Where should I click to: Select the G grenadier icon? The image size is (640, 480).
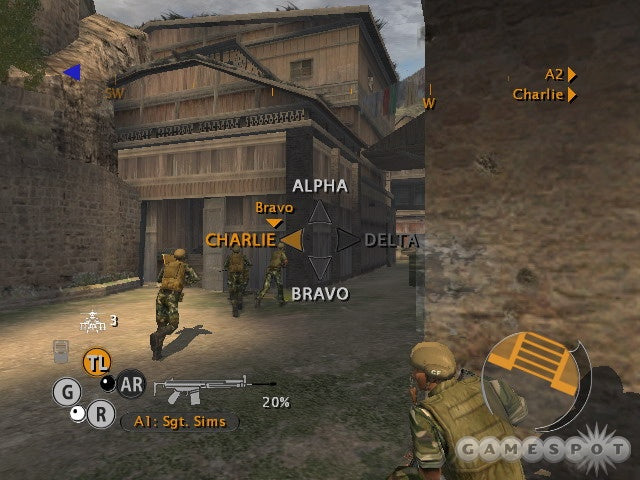pyautogui.click(x=67, y=392)
